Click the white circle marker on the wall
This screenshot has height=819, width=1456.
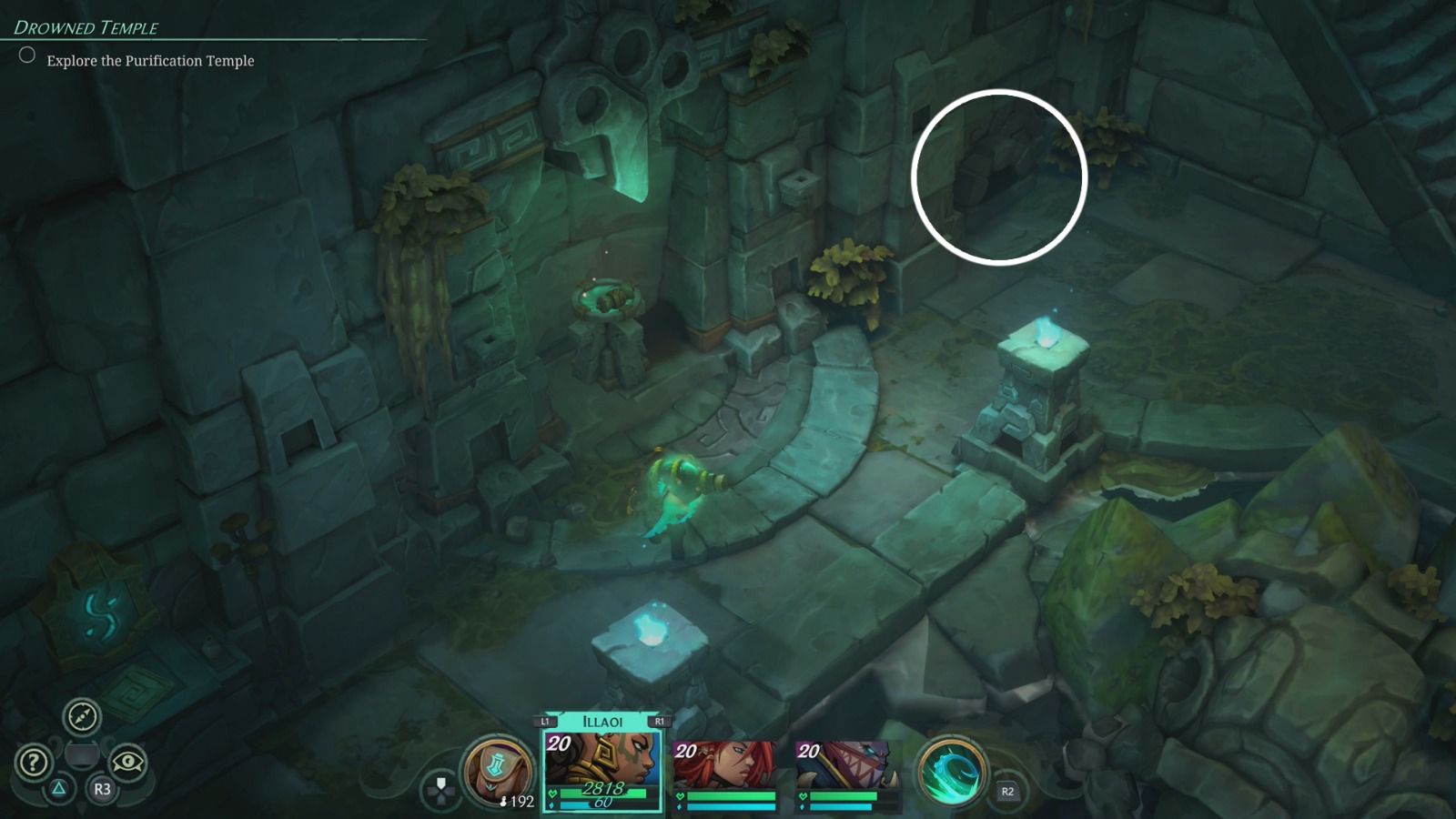point(1001,176)
